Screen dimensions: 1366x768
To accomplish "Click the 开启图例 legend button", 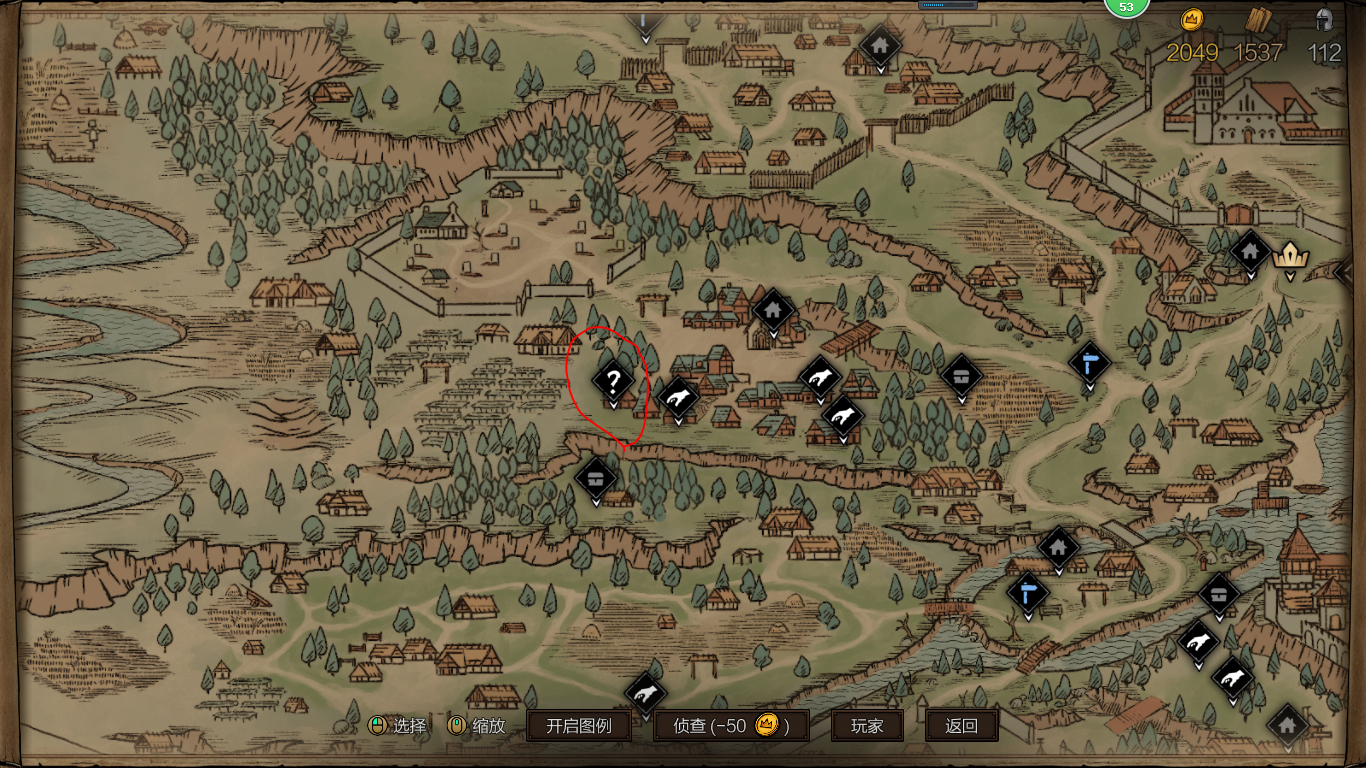I will tap(578, 726).
